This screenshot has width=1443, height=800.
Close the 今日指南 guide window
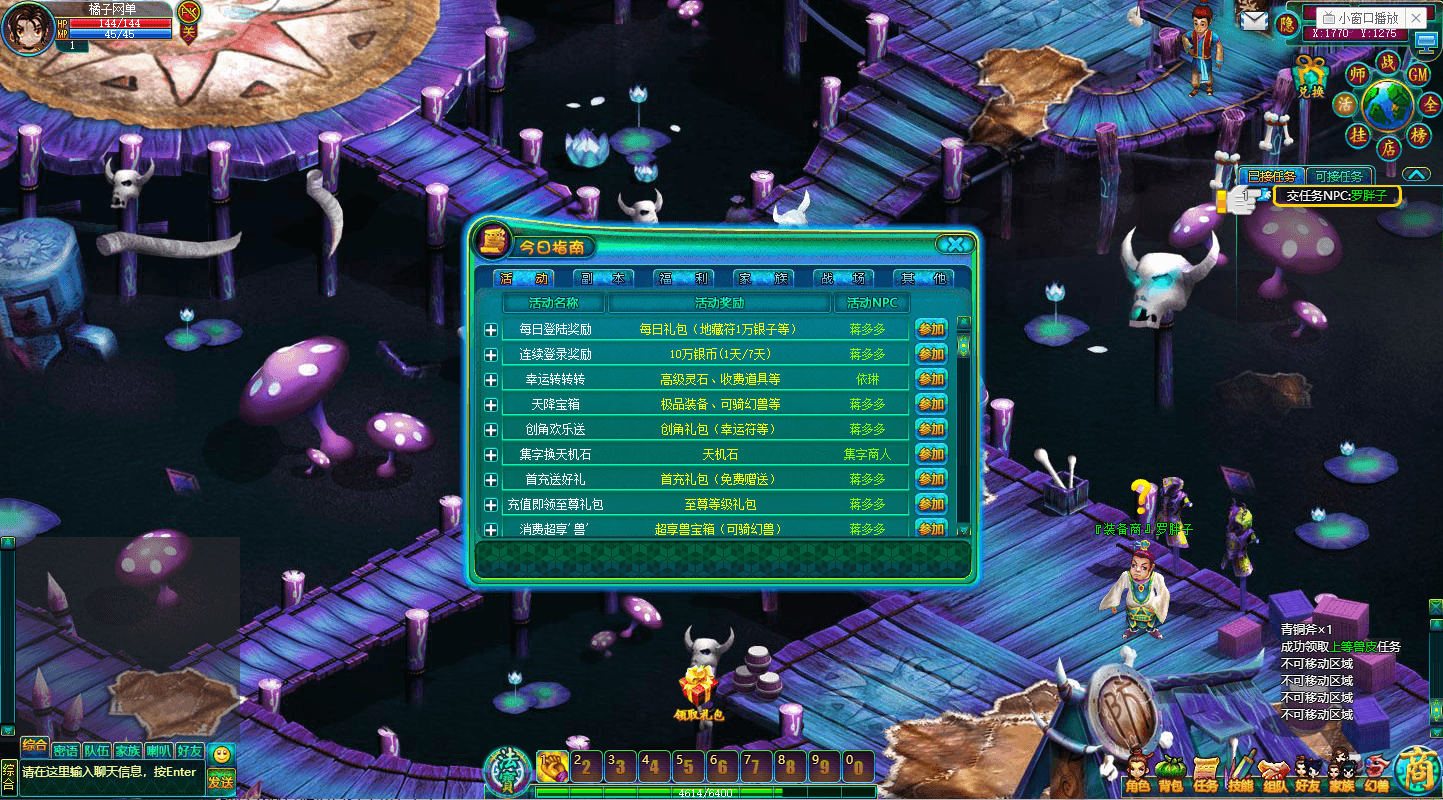click(x=956, y=244)
